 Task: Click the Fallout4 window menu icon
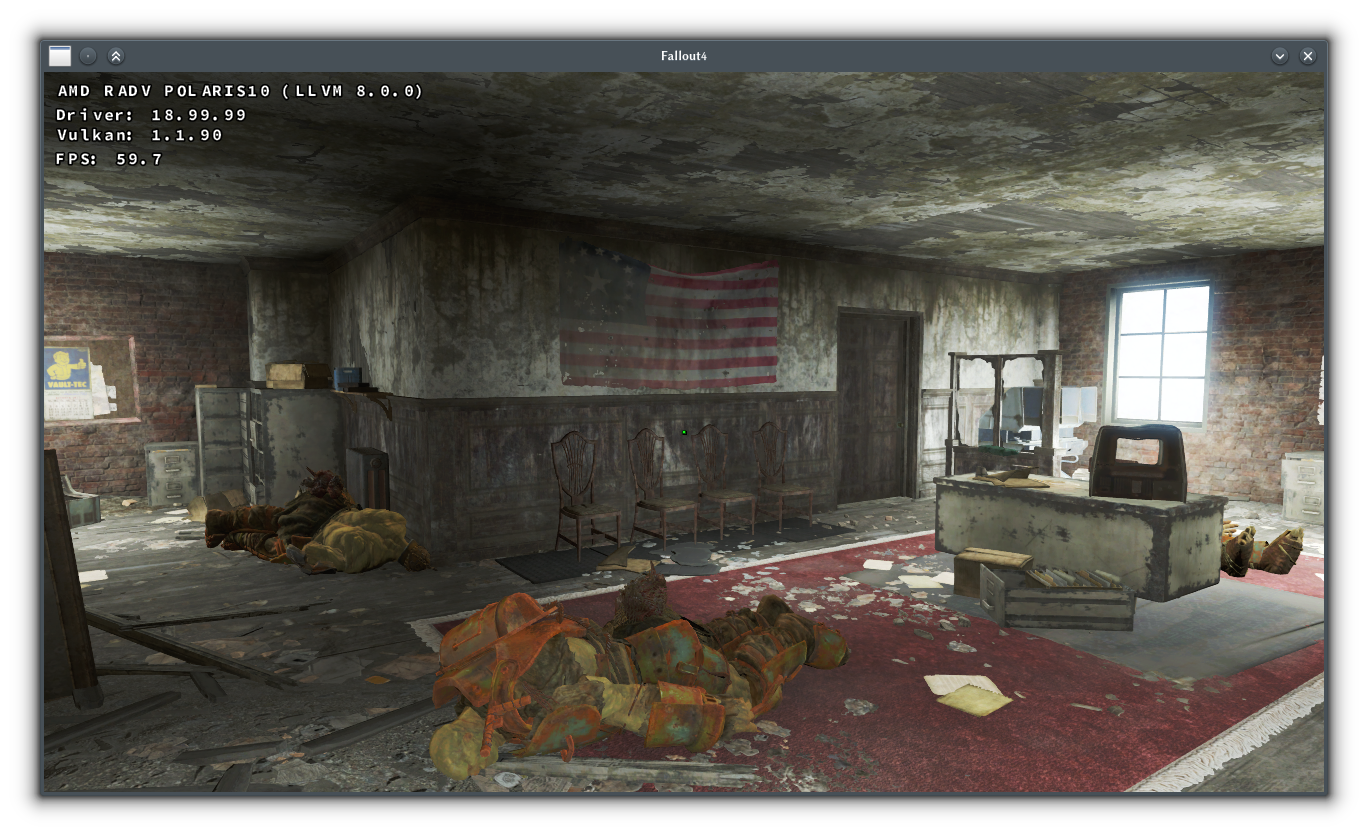tap(60, 56)
